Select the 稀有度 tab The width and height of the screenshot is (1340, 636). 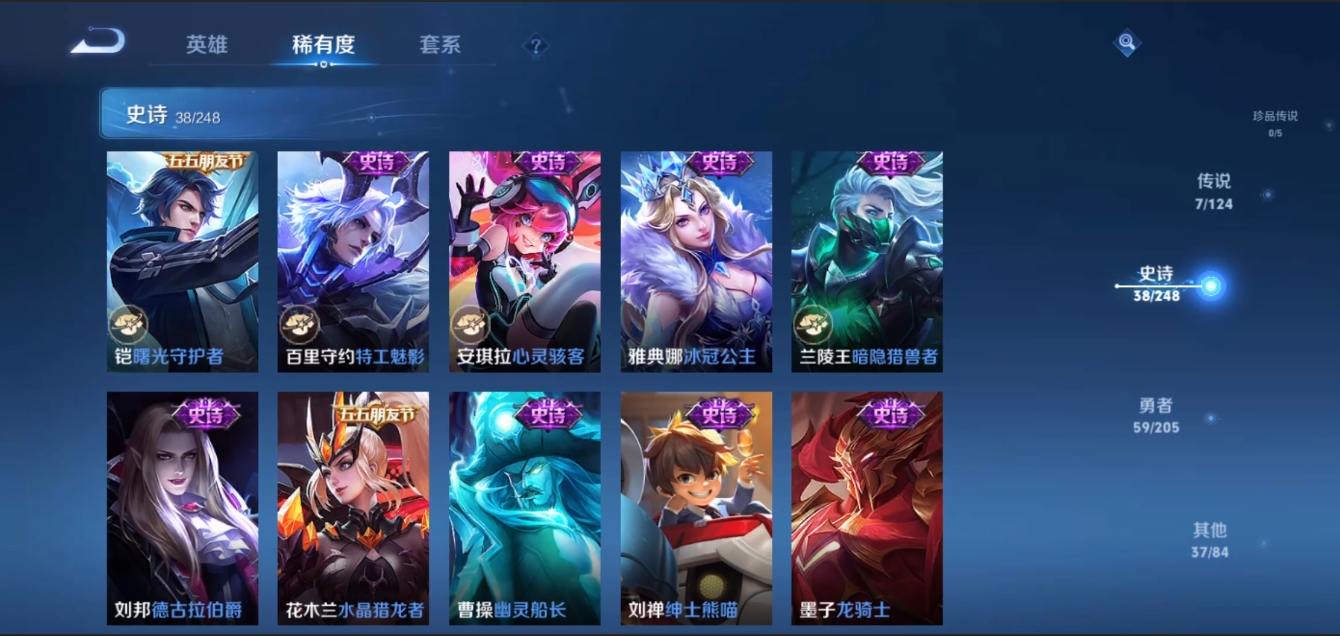click(323, 45)
